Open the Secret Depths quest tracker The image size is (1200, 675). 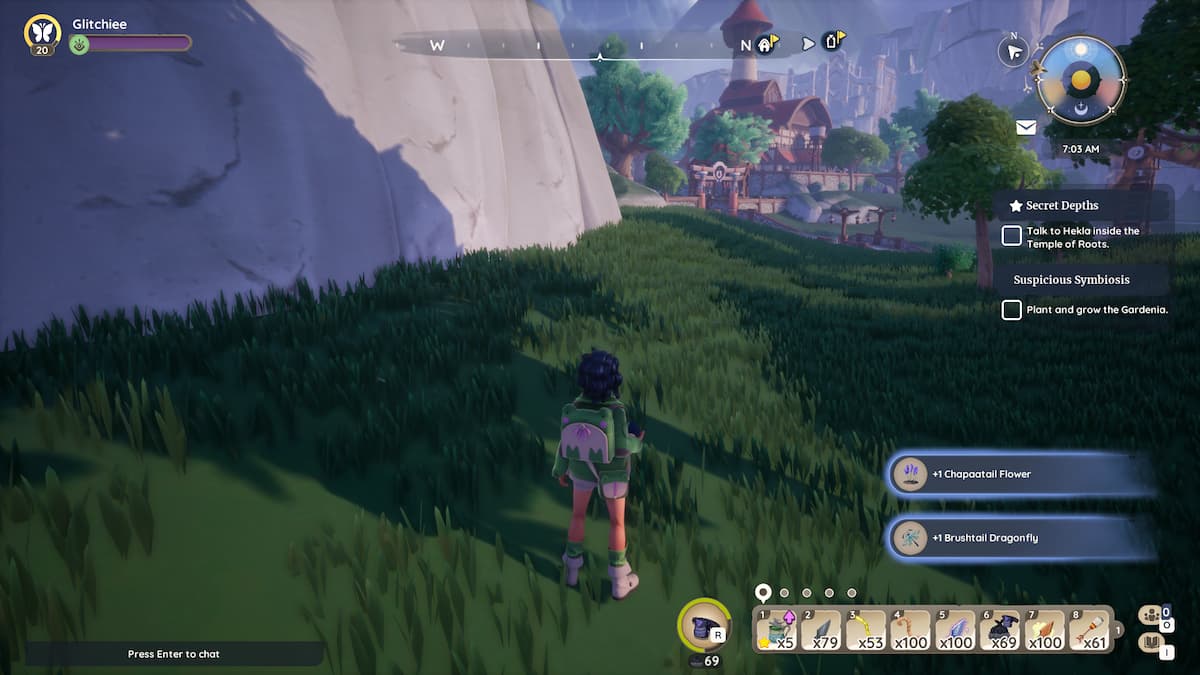point(1062,205)
